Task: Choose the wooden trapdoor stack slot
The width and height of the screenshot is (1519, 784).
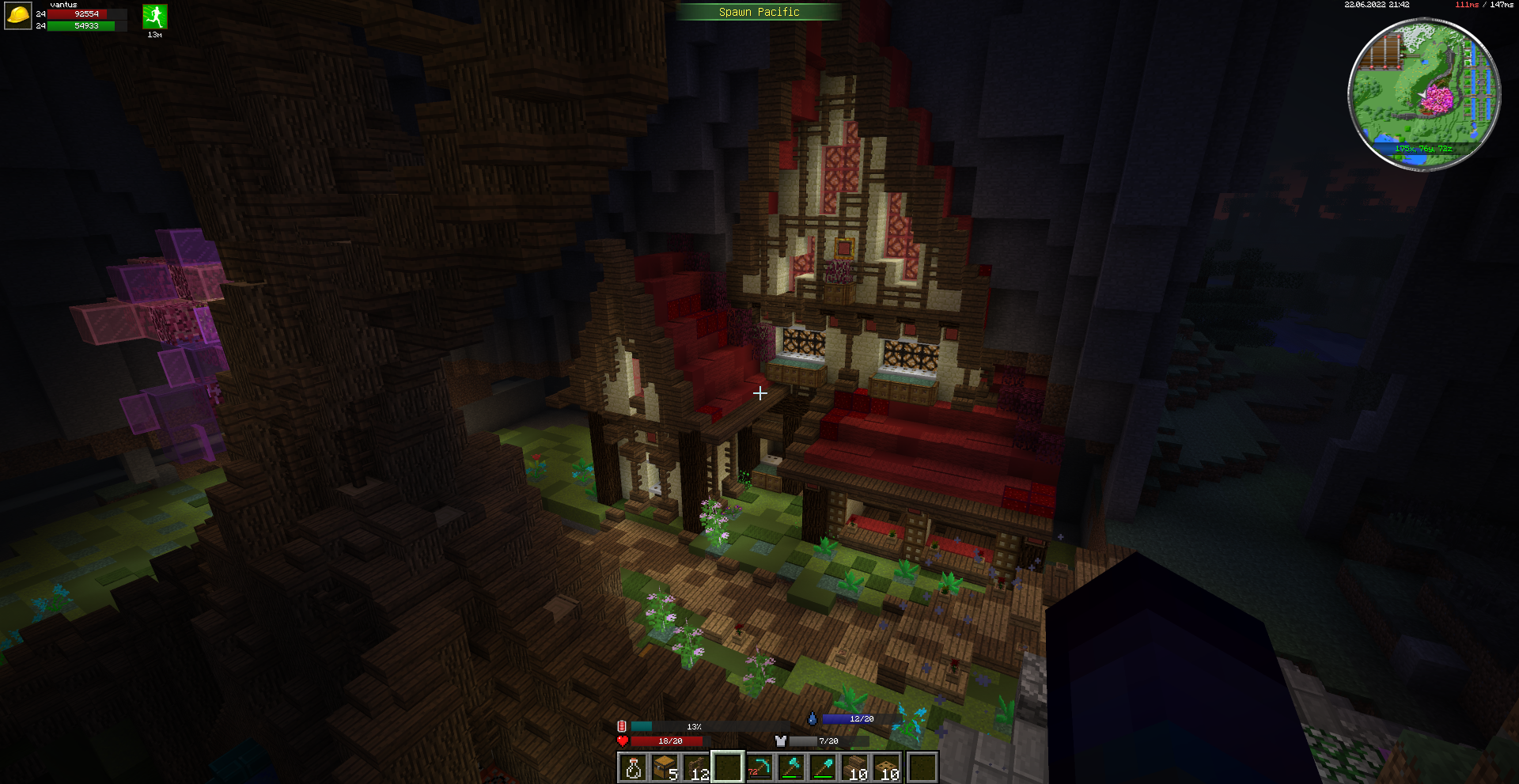Action: coord(888,767)
